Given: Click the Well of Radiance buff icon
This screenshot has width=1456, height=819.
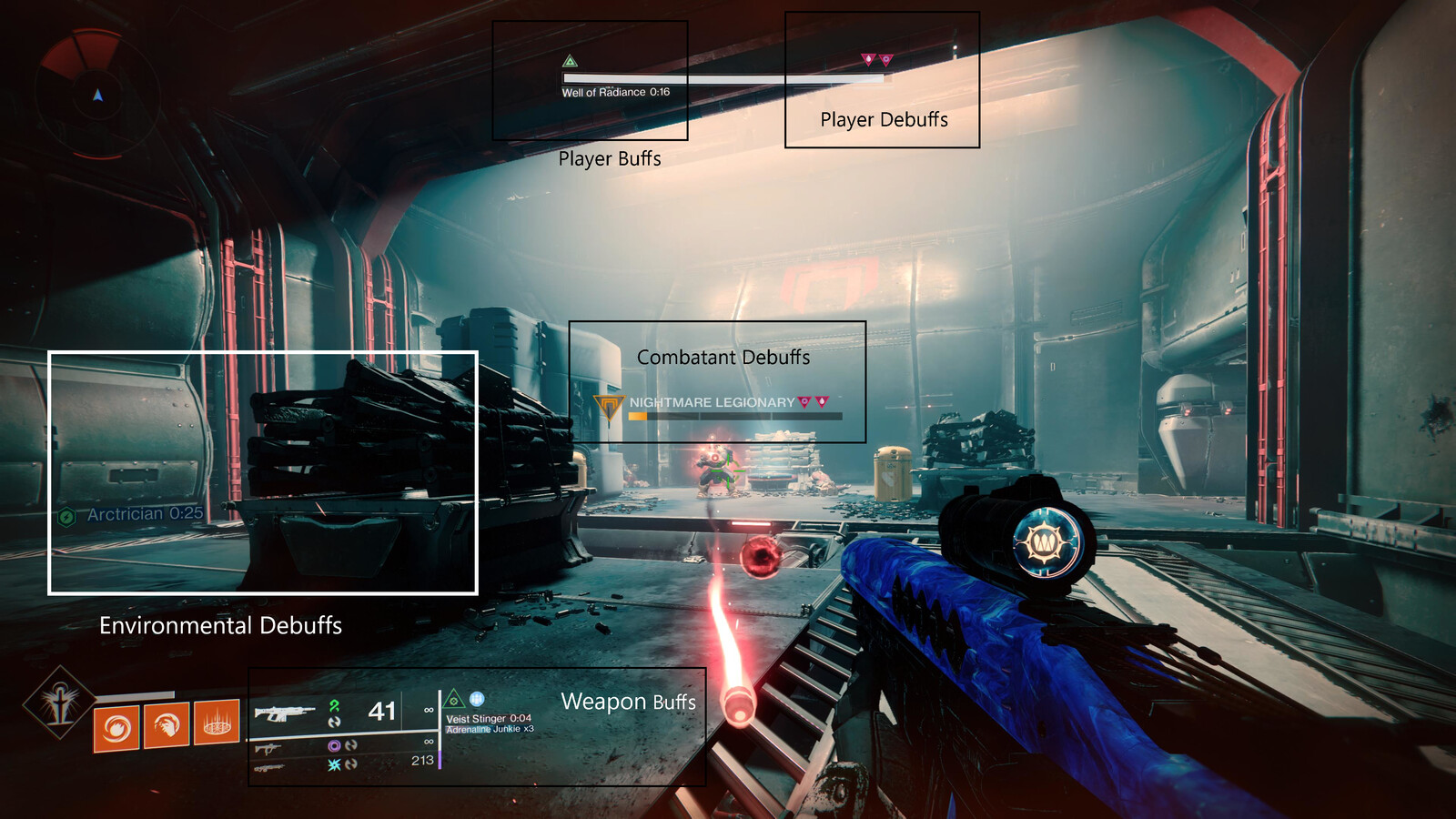Looking at the screenshot, I should pos(571,62).
